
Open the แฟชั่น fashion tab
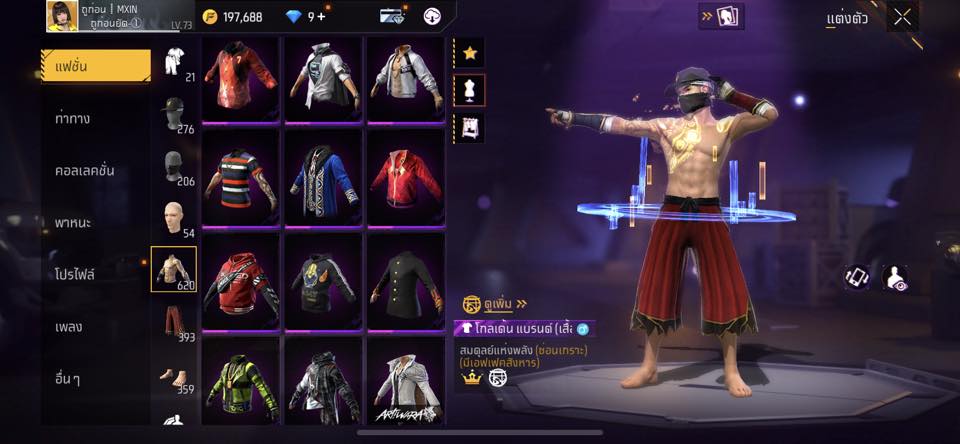point(96,66)
